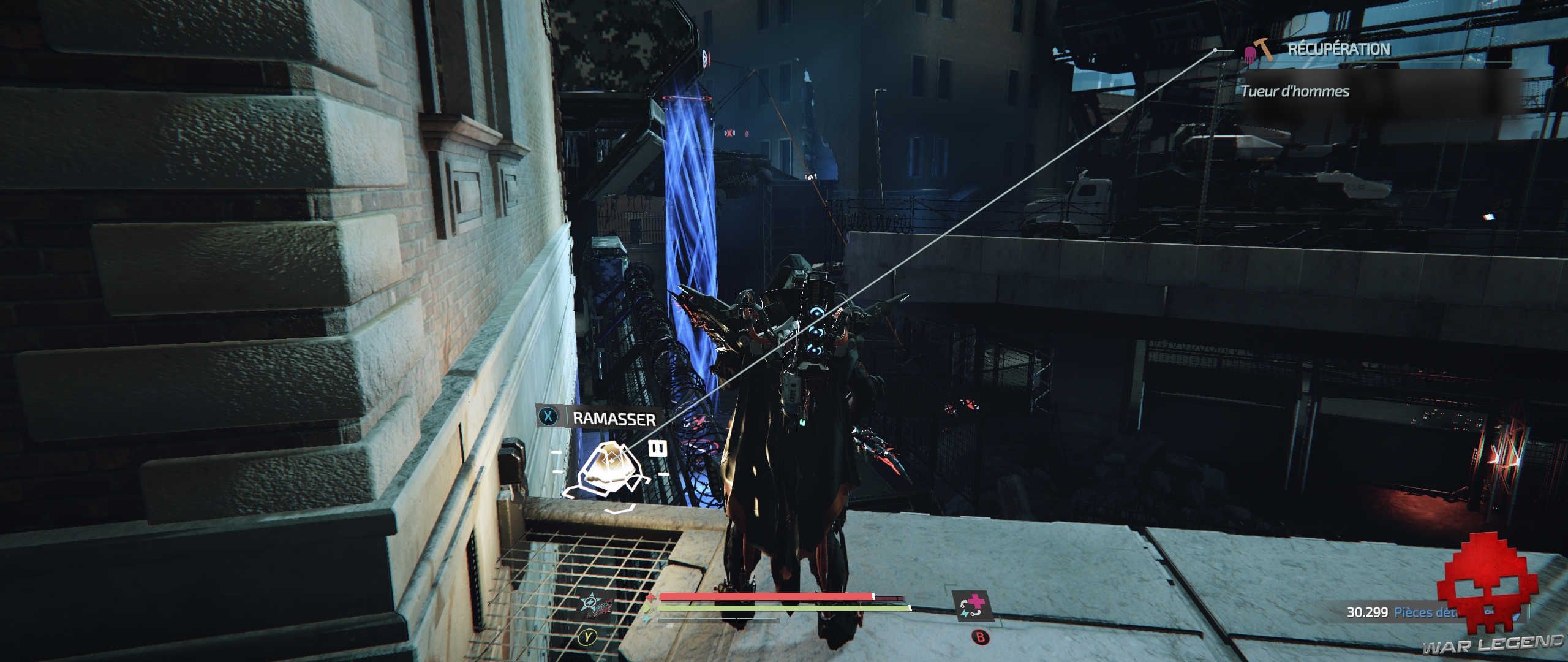Toggle the pause marker next to the loot outline

point(657,447)
